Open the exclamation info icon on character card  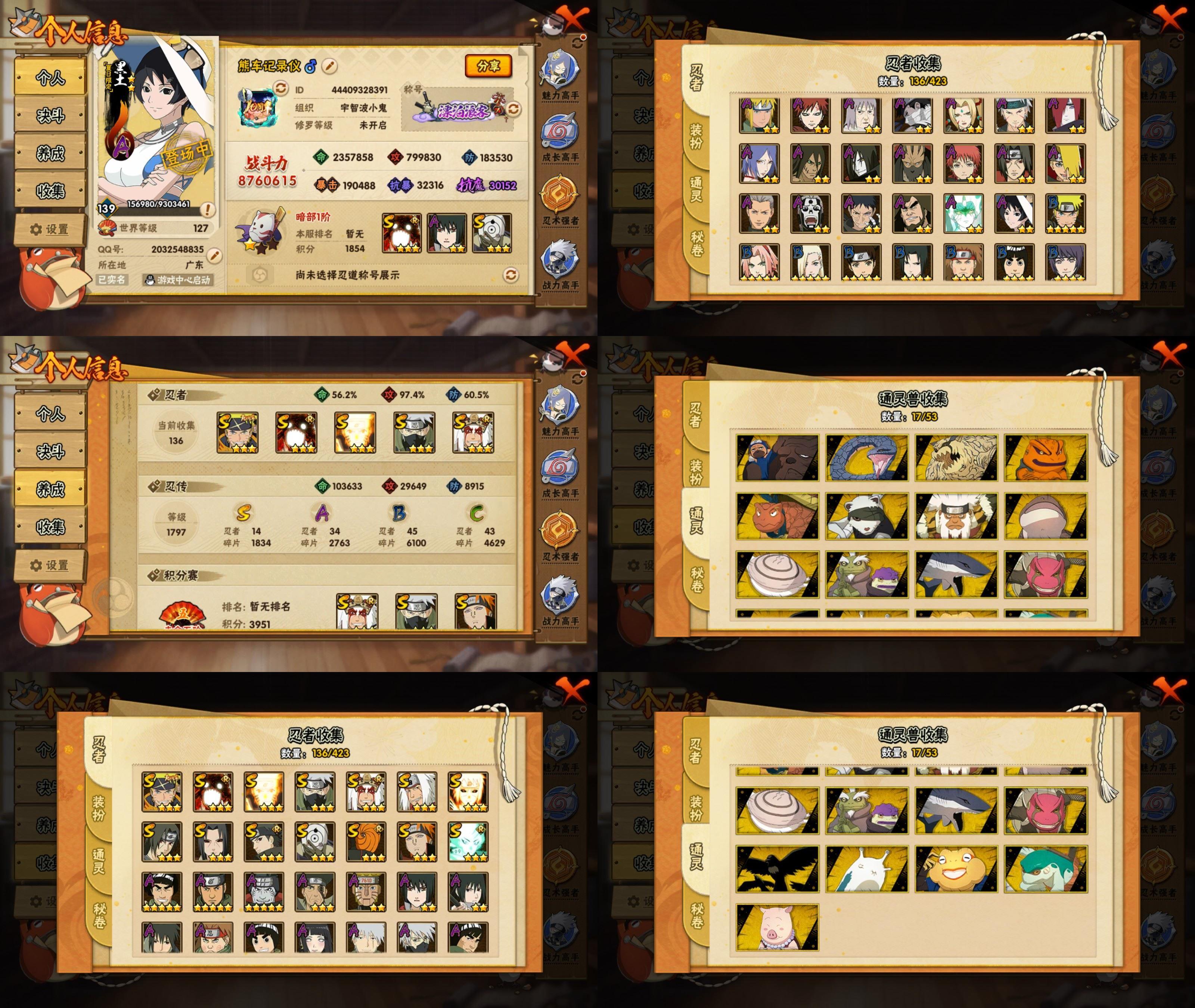pyautogui.click(x=208, y=210)
